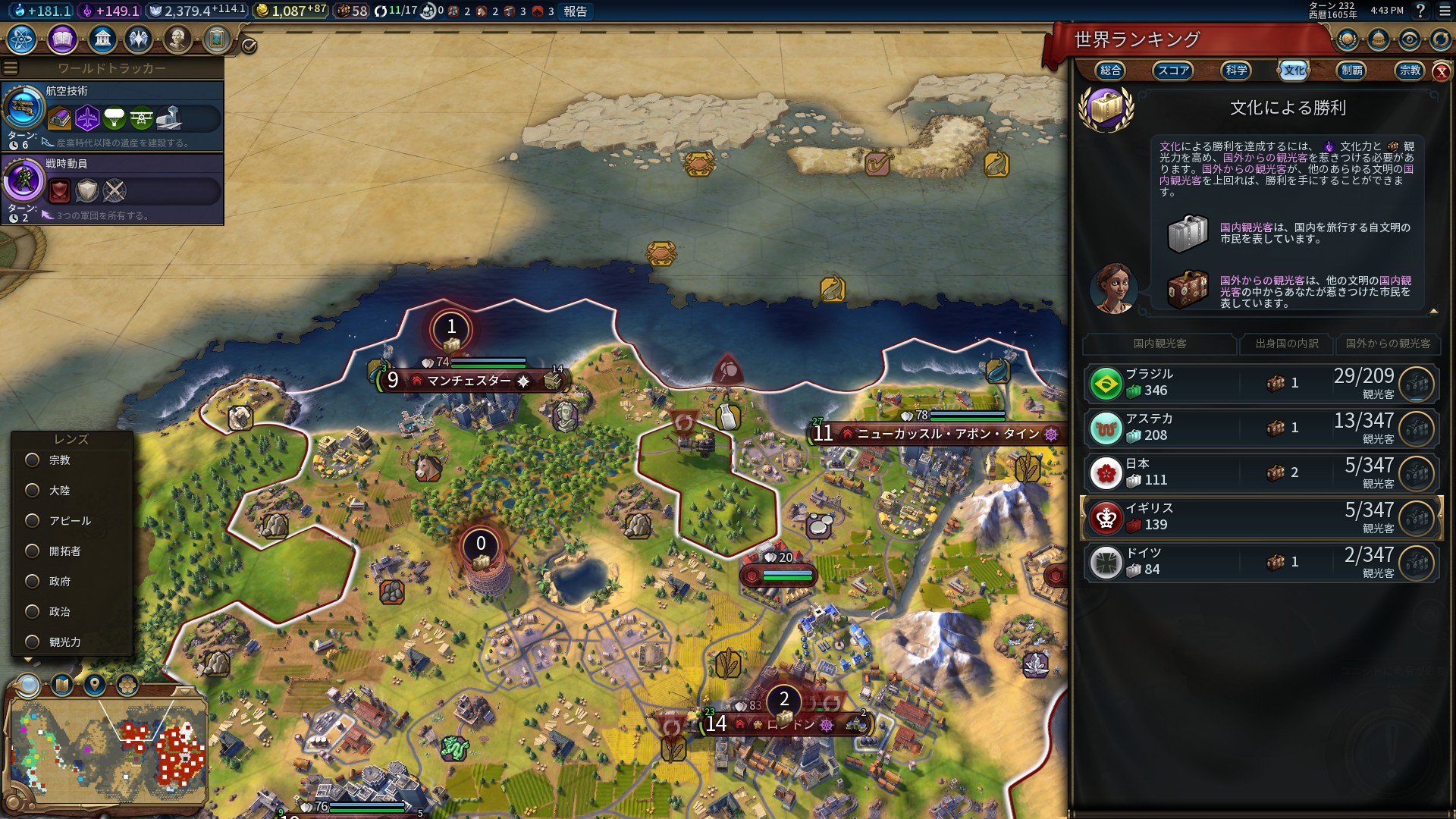Open the 報告 reports button
This screenshot has height=819, width=1456.
(575, 11)
